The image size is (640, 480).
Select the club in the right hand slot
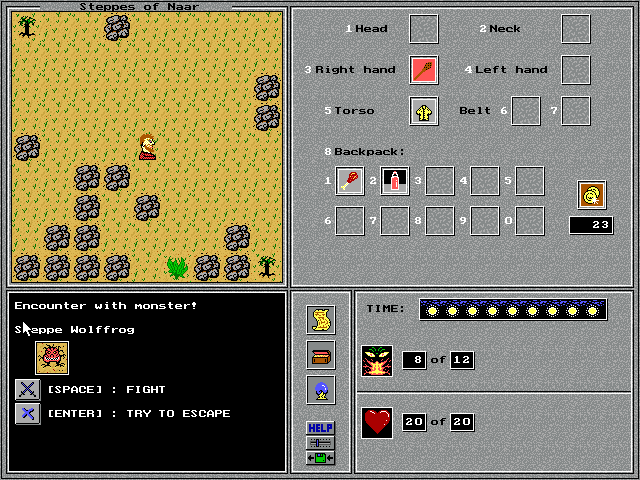(424, 70)
